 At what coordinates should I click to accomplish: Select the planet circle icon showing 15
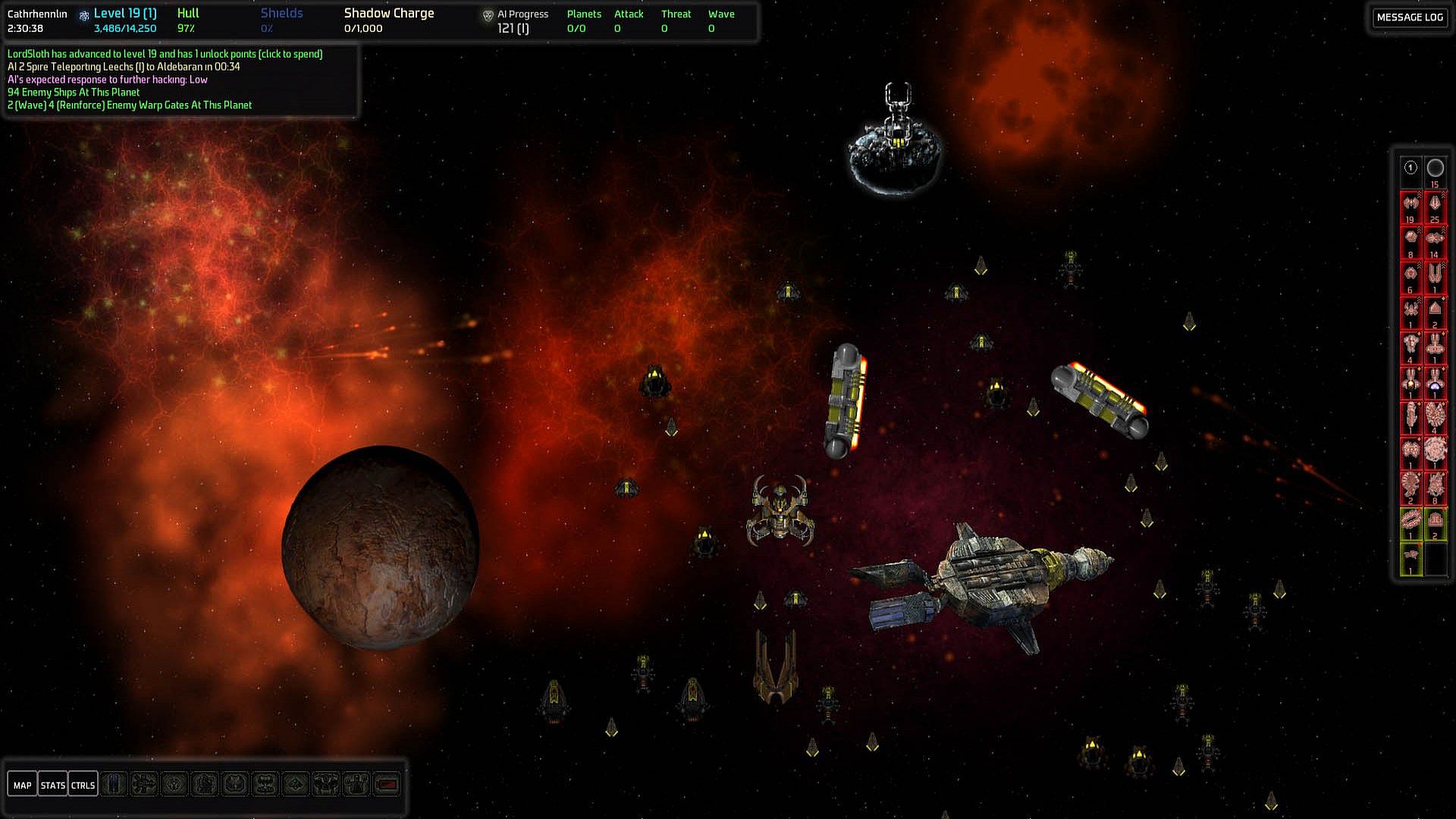(x=1435, y=169)
